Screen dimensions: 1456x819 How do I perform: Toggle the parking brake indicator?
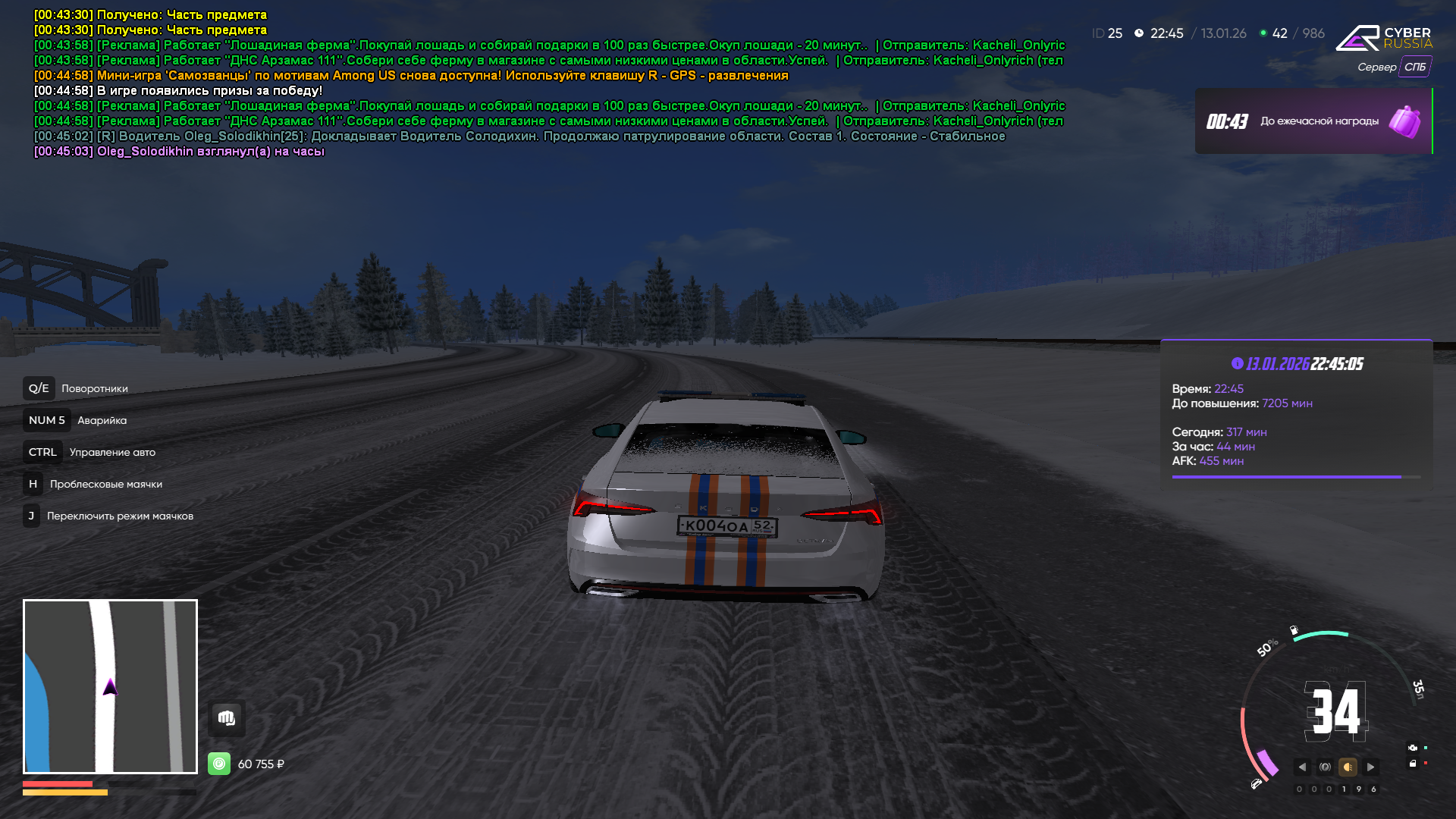coord(1325,767)
